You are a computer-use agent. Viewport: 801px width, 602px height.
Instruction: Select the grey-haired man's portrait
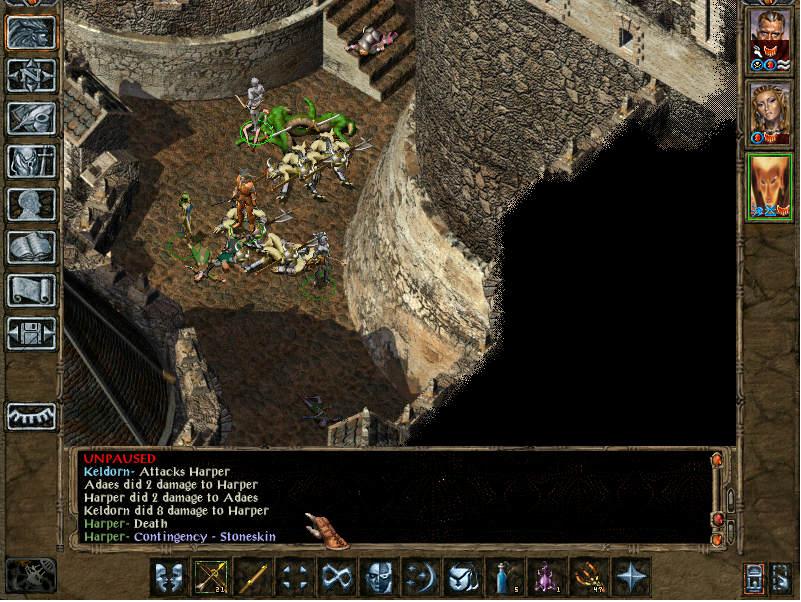coord(769,42)
